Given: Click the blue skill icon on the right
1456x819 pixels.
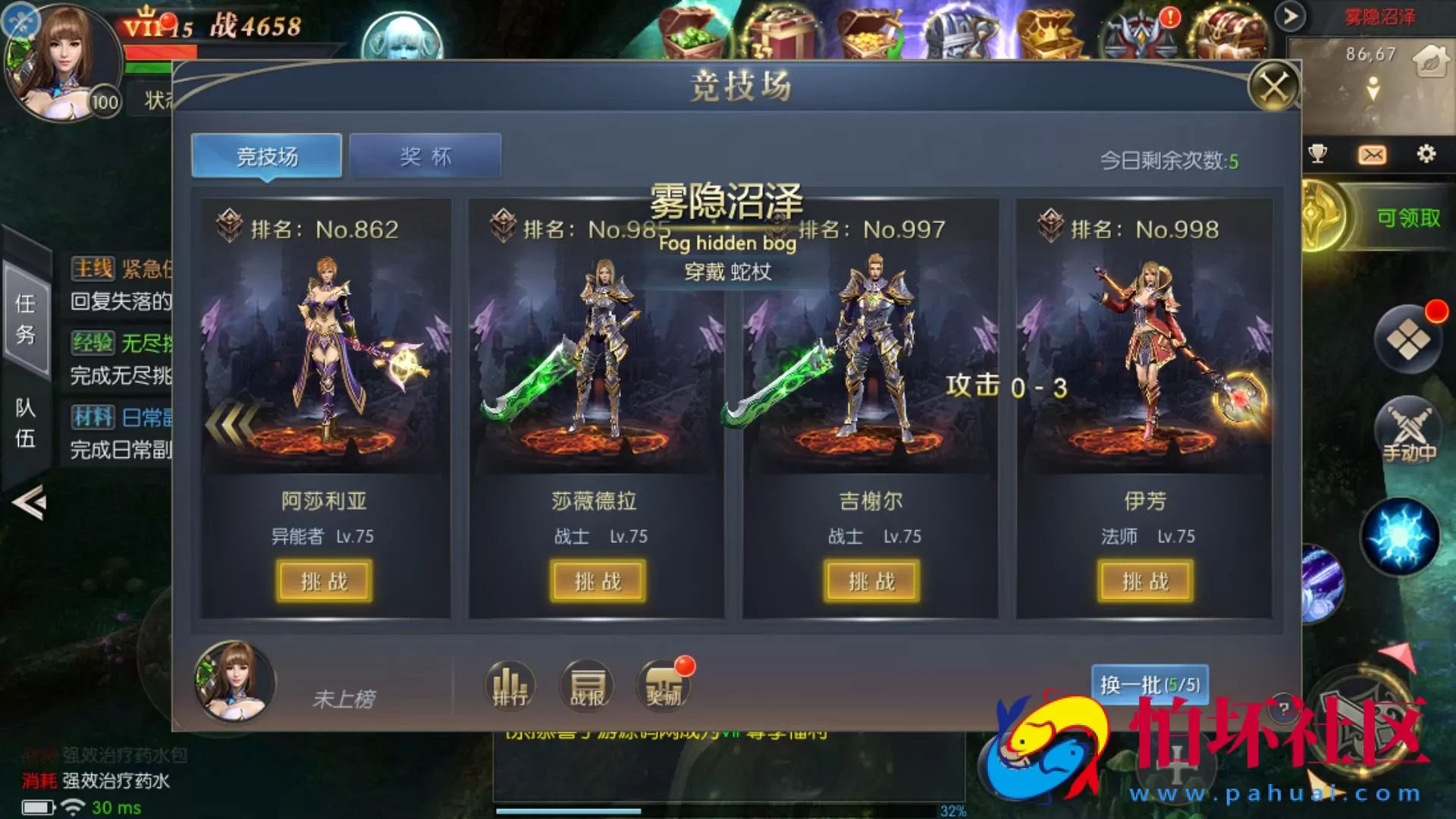Looking at the screenshot, I should click(1402, 535).
